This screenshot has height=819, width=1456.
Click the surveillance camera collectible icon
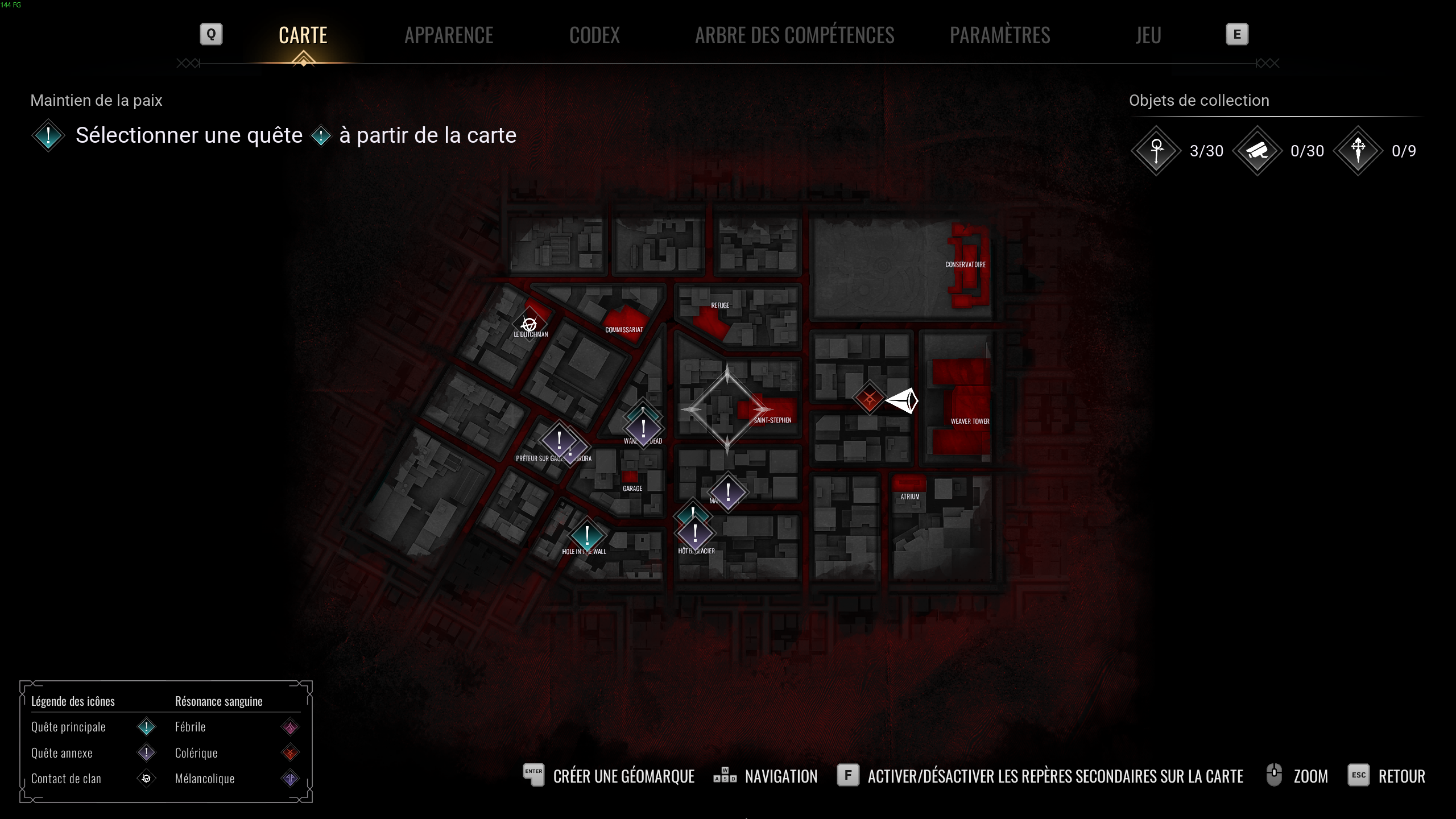[x=1258, y=151]
